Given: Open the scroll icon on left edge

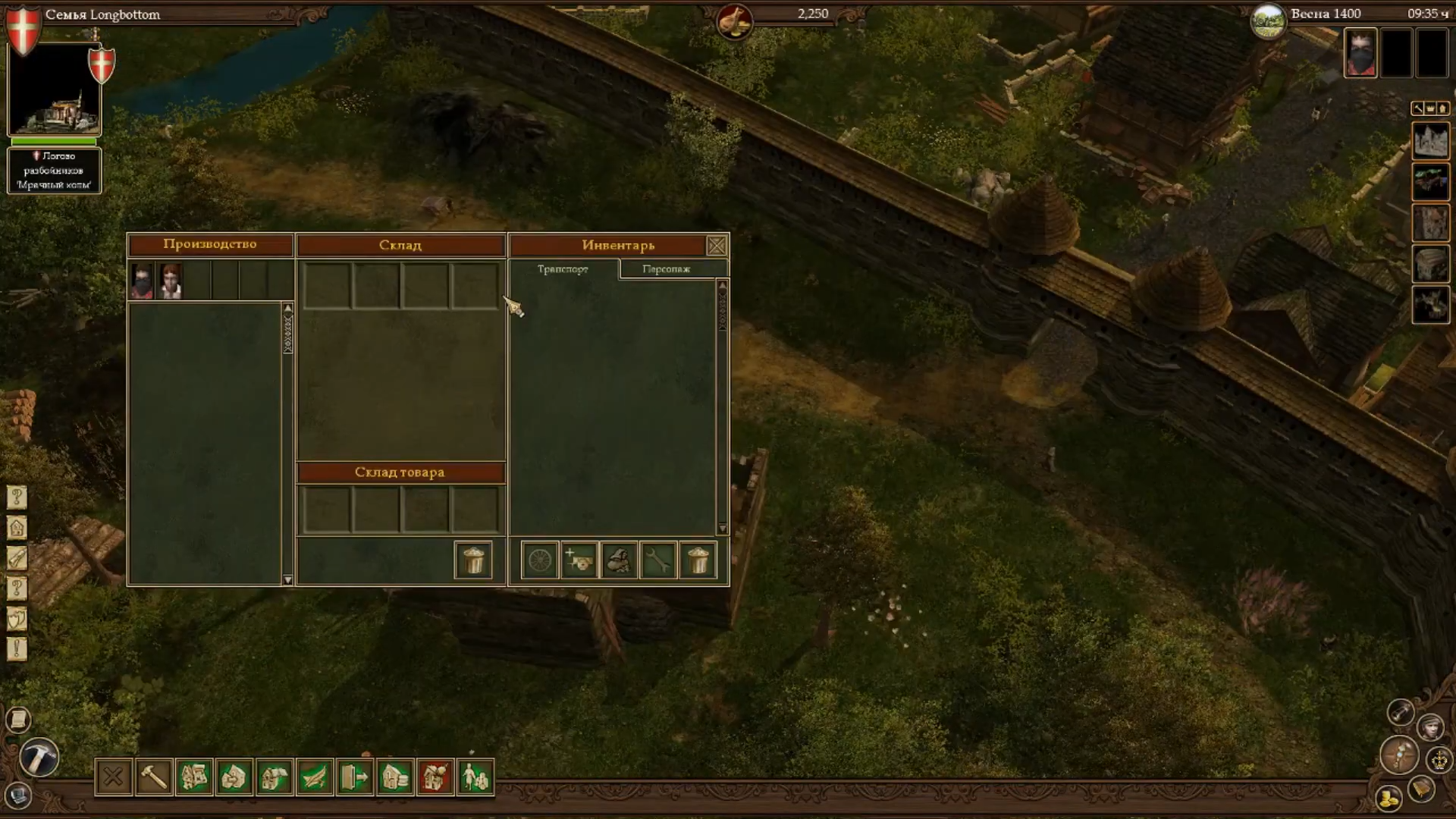Looking at the screenshot, I should [17, 719].
